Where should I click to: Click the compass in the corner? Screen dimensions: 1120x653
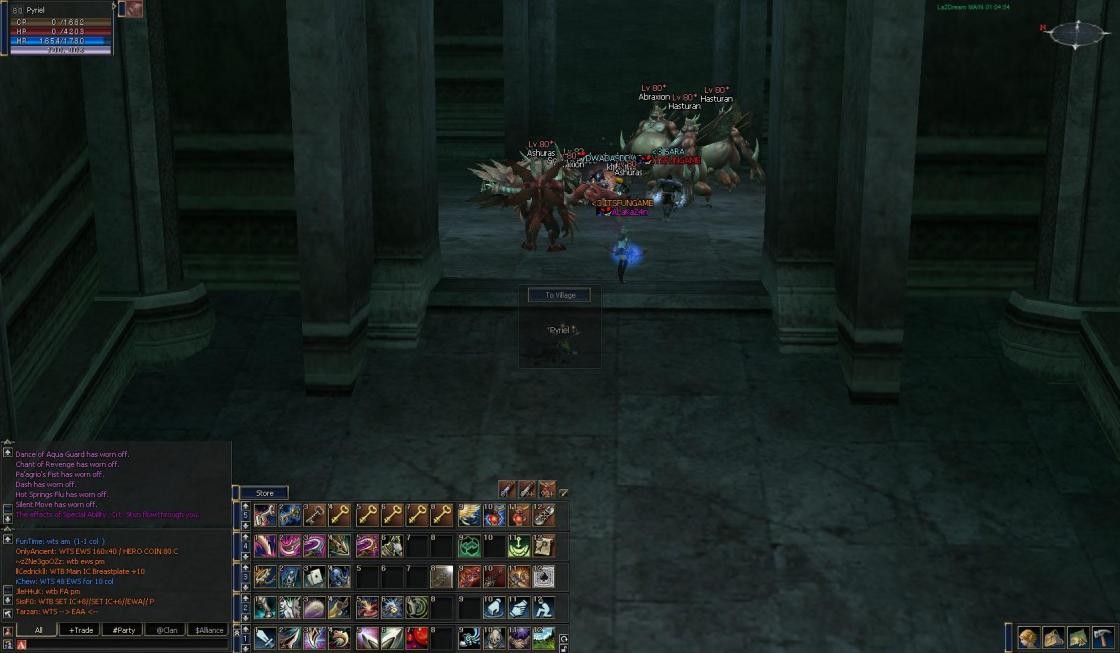(x=1077, y=34)
